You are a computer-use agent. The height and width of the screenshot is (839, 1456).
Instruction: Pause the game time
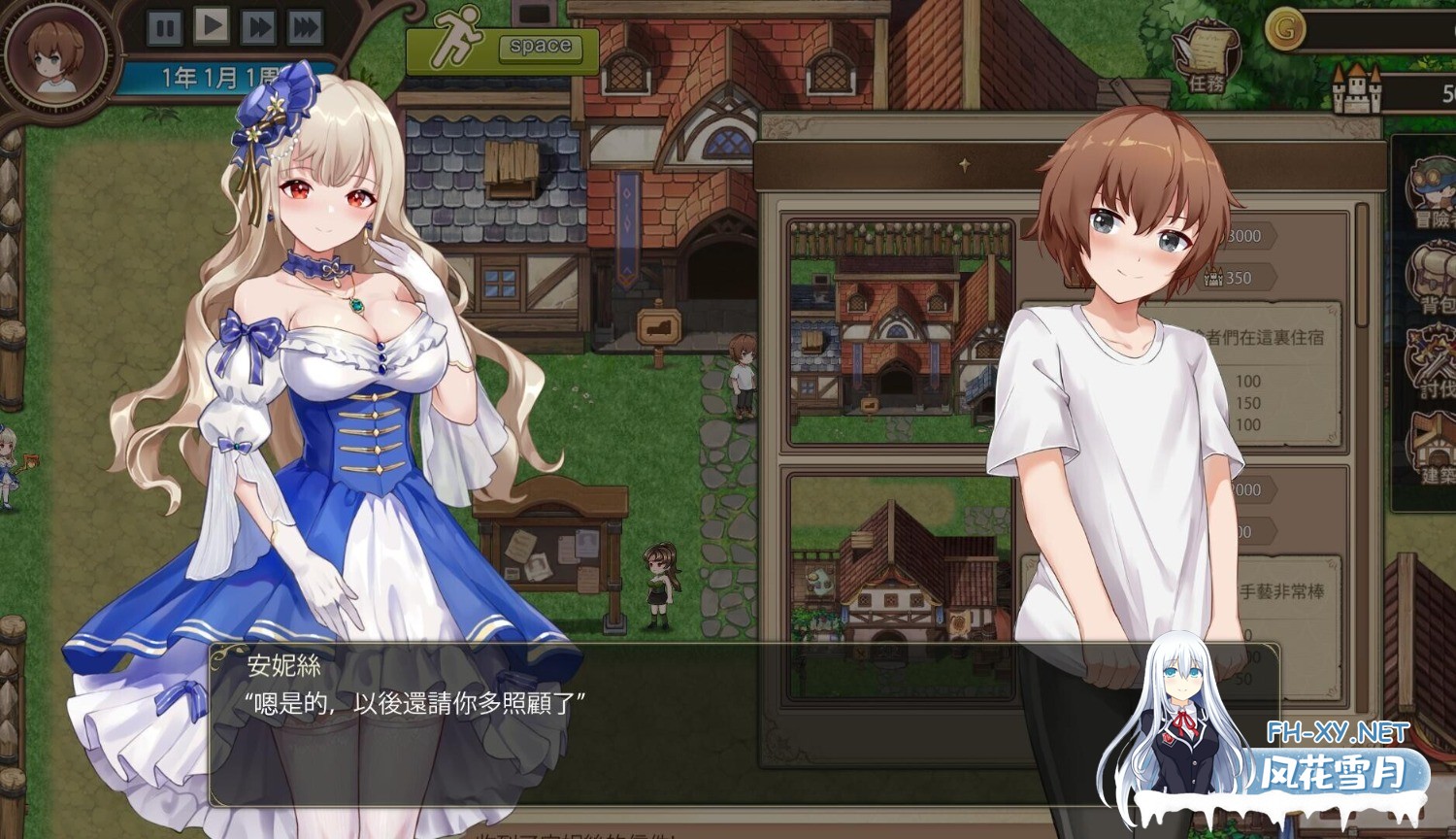coord(164,27)
